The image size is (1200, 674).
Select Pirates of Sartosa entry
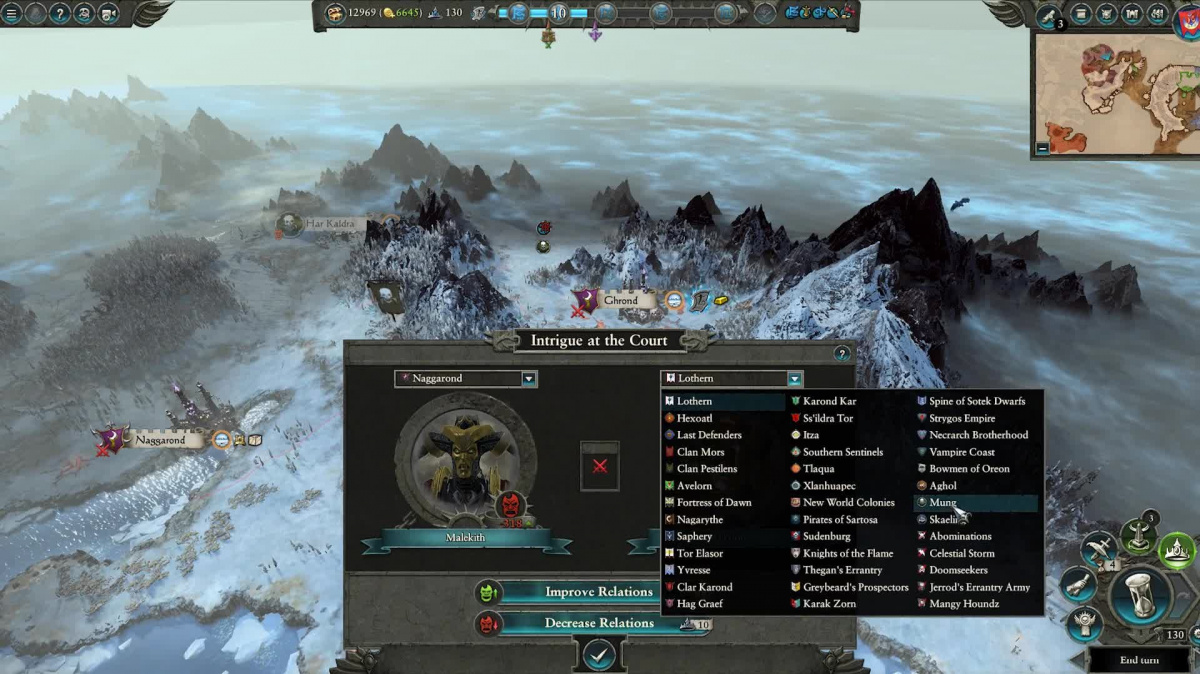pyautogui.click(x=840, y=519)
